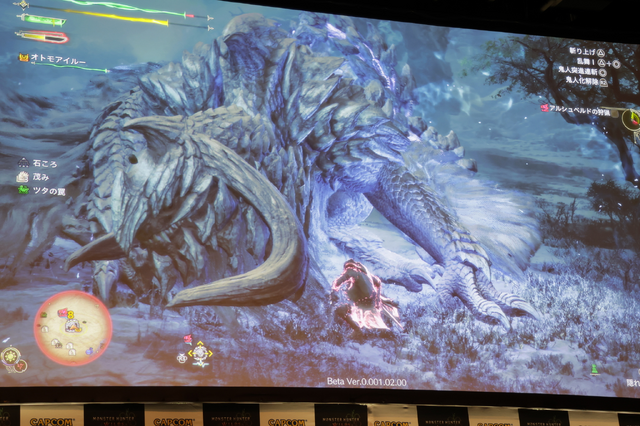Choose the ツタの罠 trap entry
640x426 pixels.
click(44, 190)
